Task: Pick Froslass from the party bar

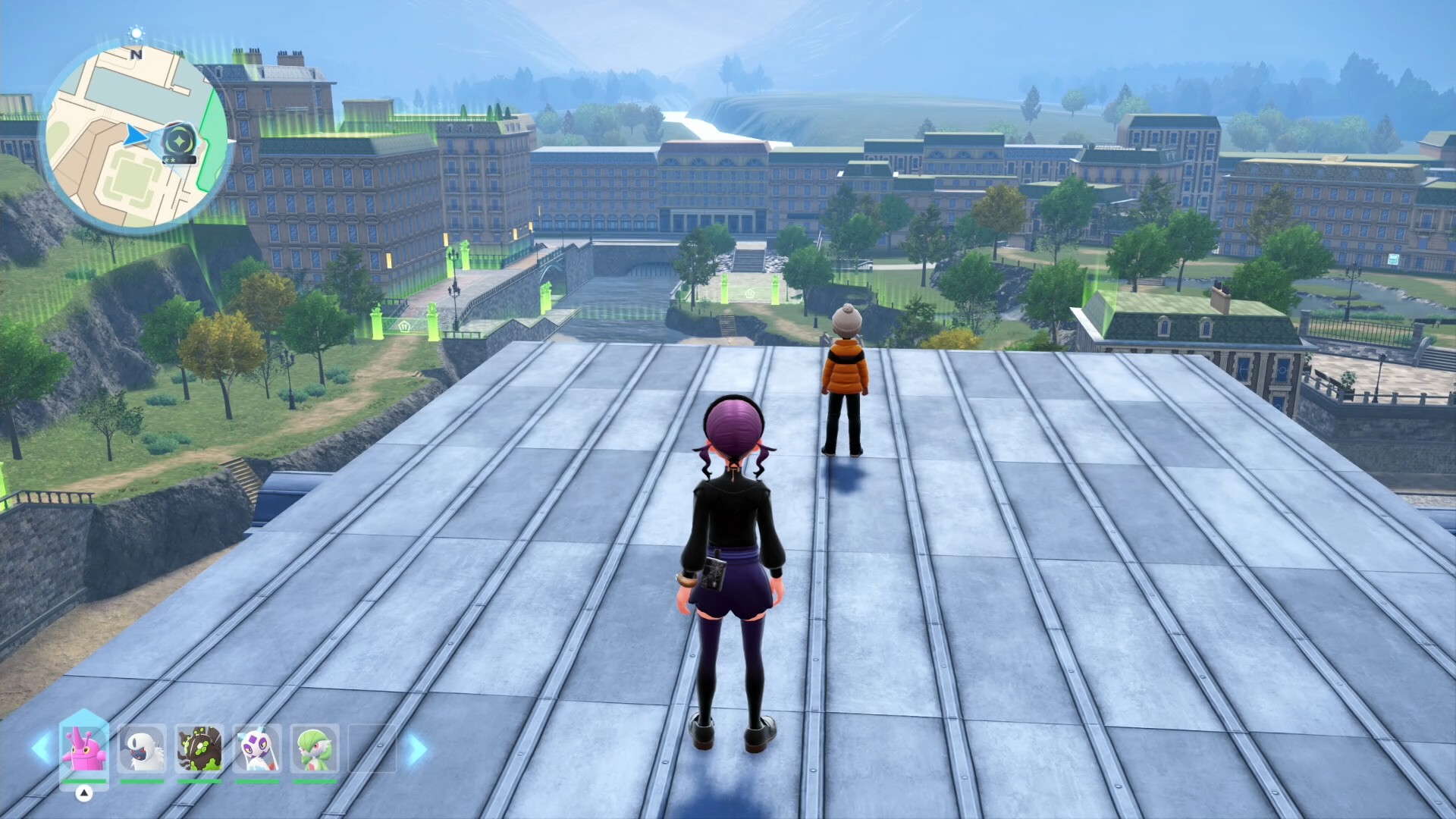Action: [x=257, y=748]
